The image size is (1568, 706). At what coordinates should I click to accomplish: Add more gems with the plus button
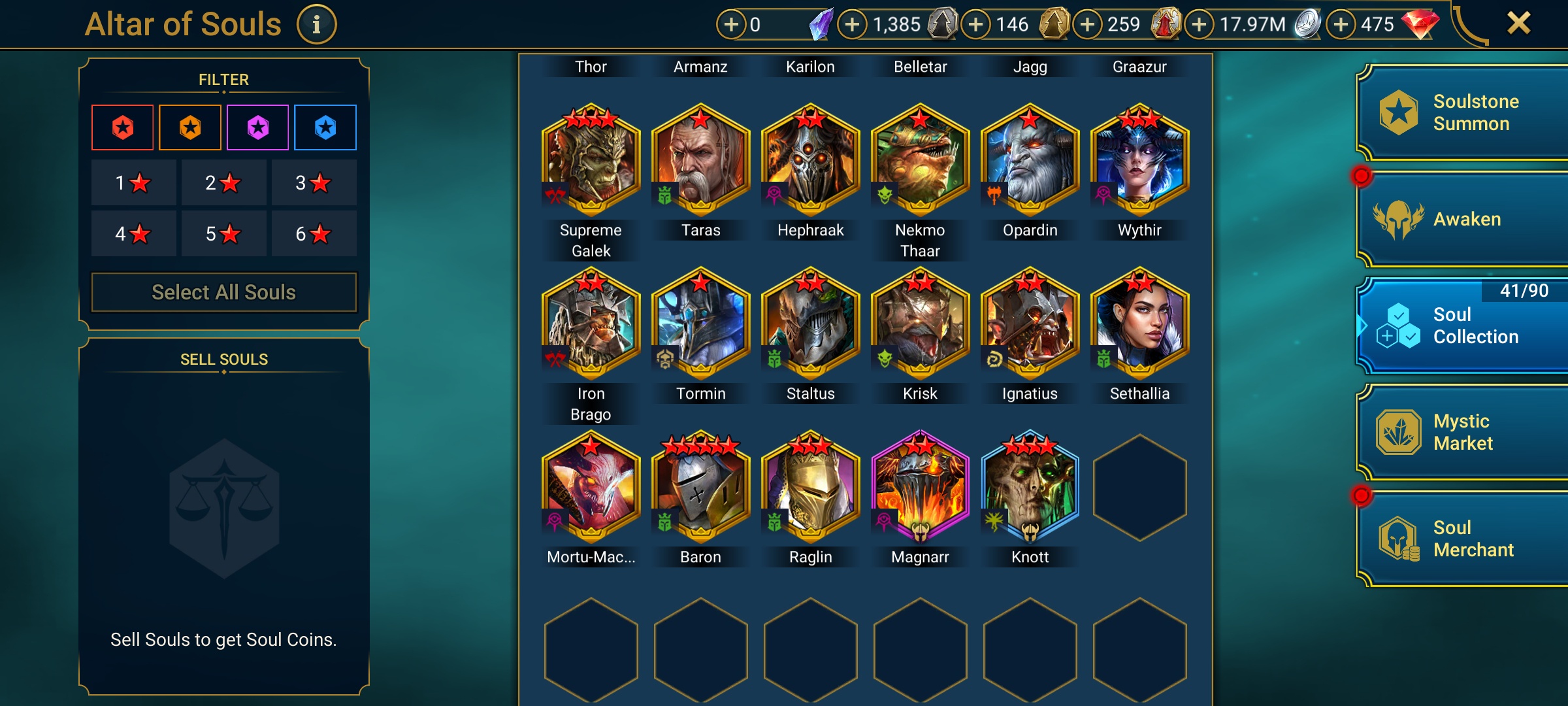coord(1341,25)
